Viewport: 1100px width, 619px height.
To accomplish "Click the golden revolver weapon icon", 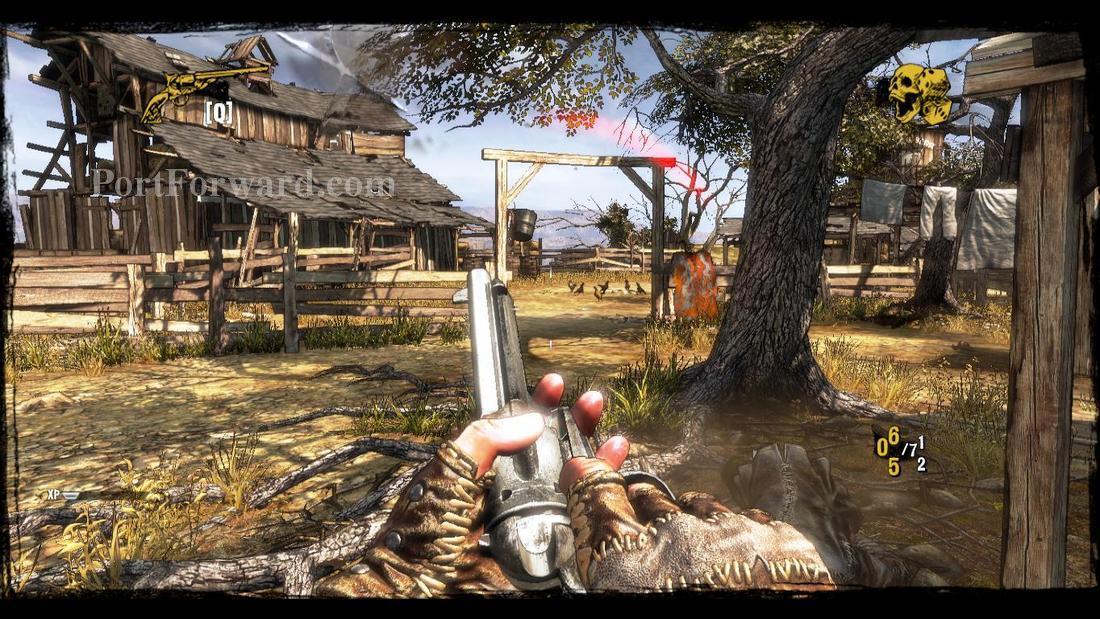I will [x=205, y=87].
